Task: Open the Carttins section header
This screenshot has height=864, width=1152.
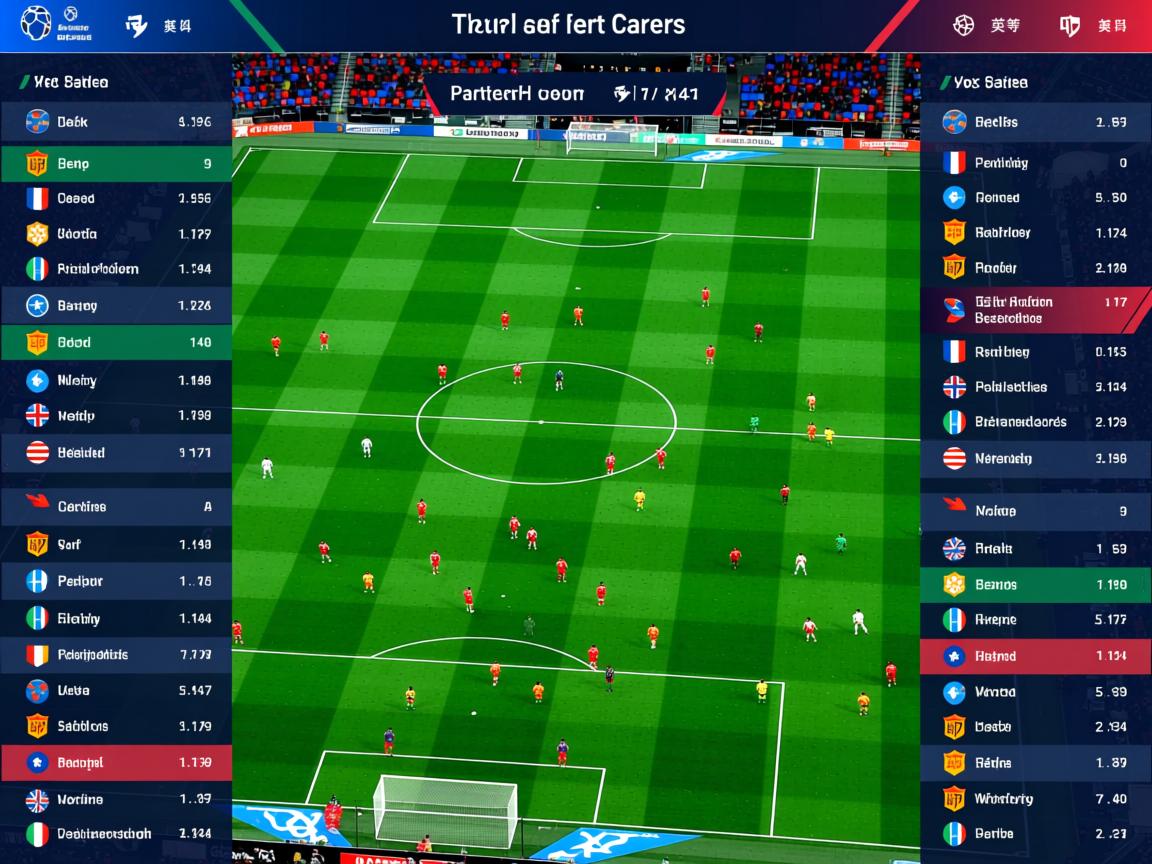Action: click(116, 506)
